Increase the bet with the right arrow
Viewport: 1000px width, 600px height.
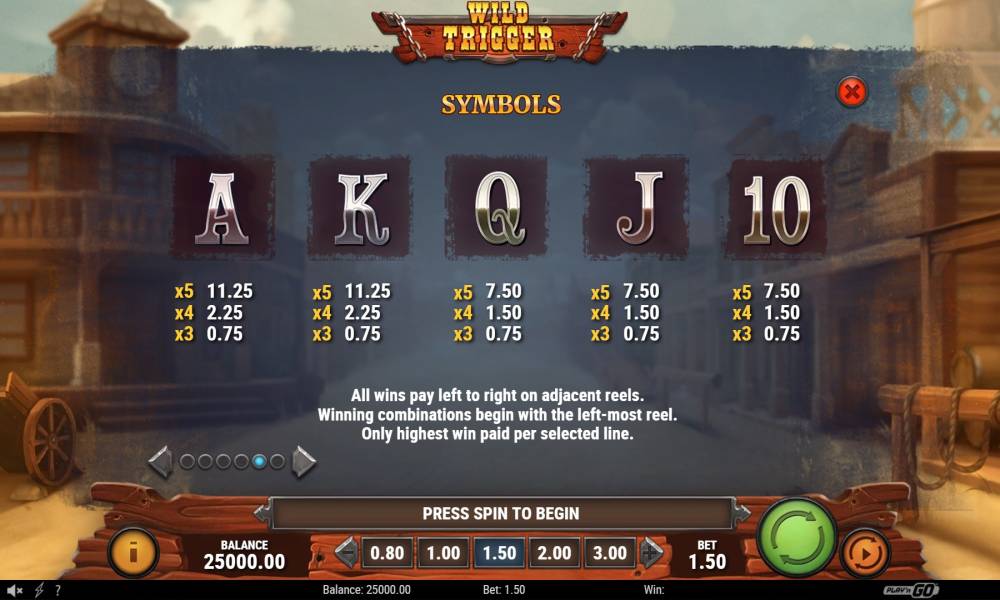[652, 553]
